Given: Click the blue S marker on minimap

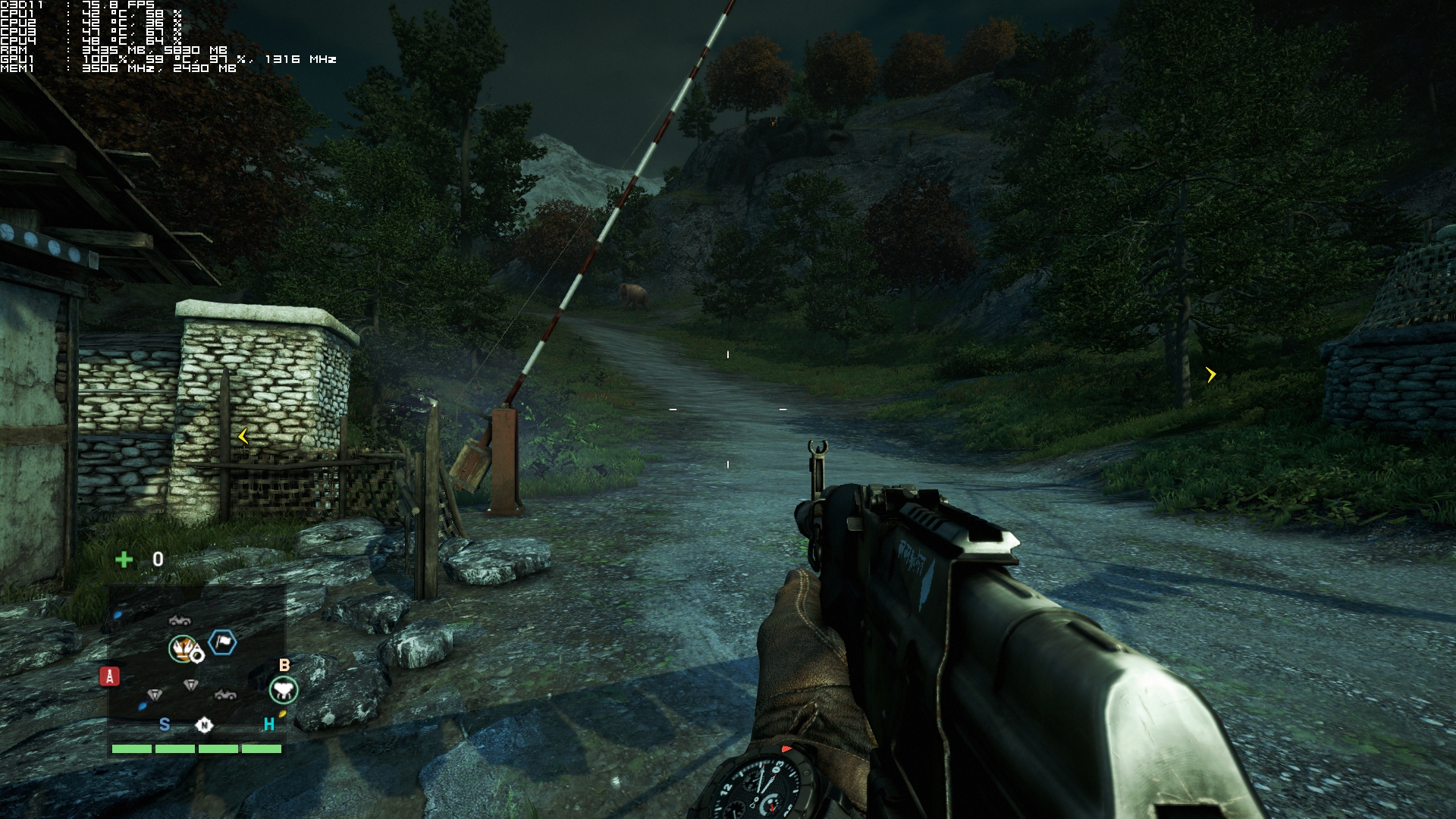Looking at the screenshot, I should [x=165, y=725].
